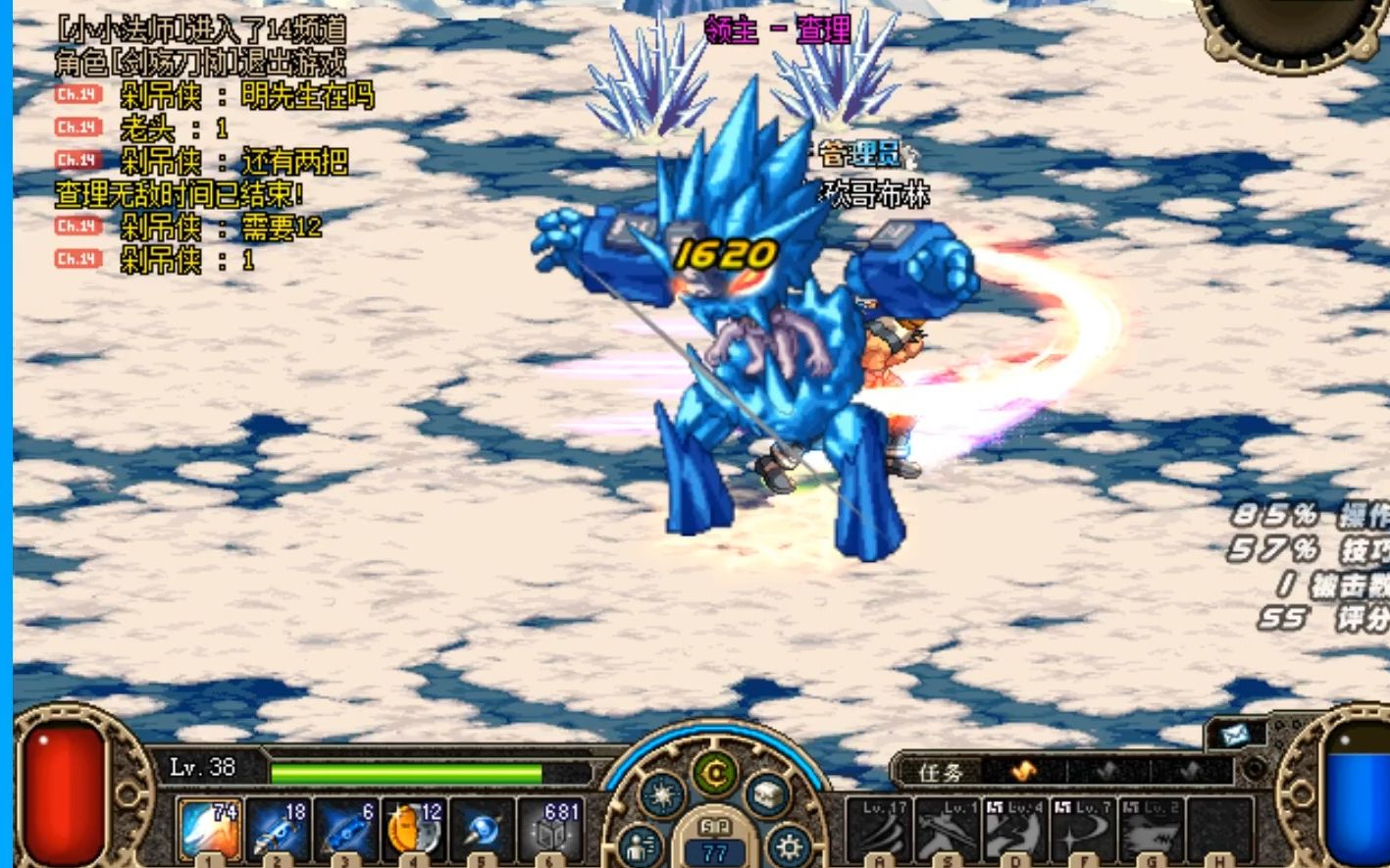
Task: Open the treasure chest inventory button
Action: point(767,794)
